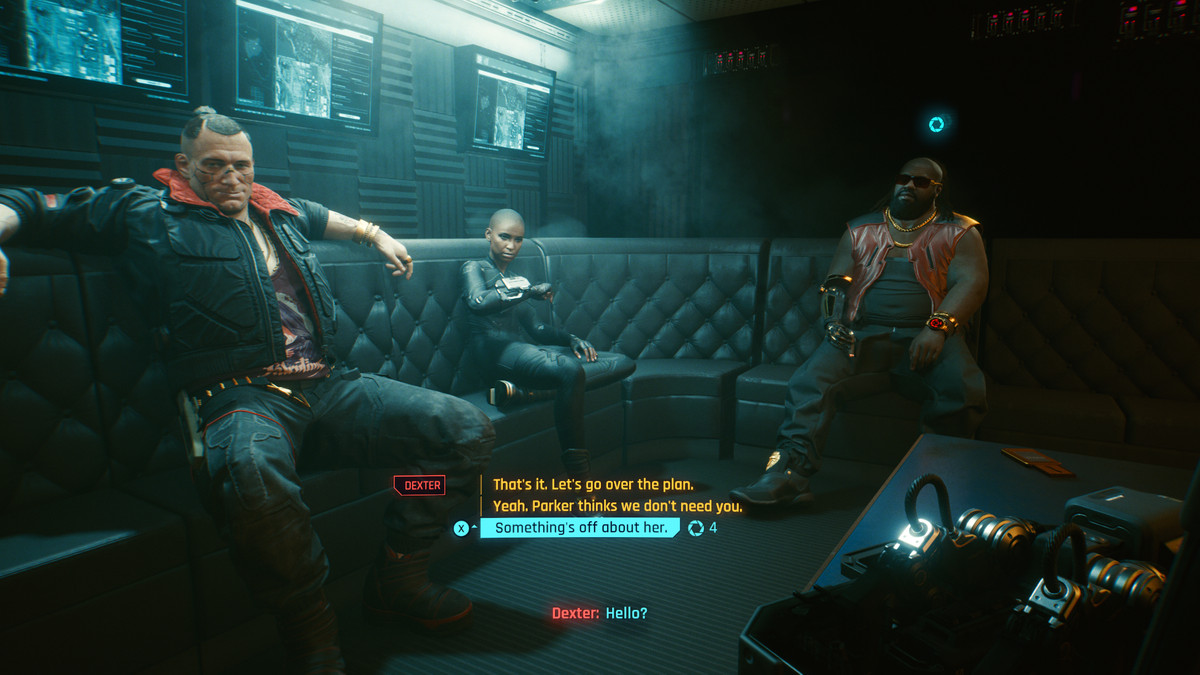Pick the "Something's off about her." reply
Screen dimensions: 1200x675
(x=580, y=528)
